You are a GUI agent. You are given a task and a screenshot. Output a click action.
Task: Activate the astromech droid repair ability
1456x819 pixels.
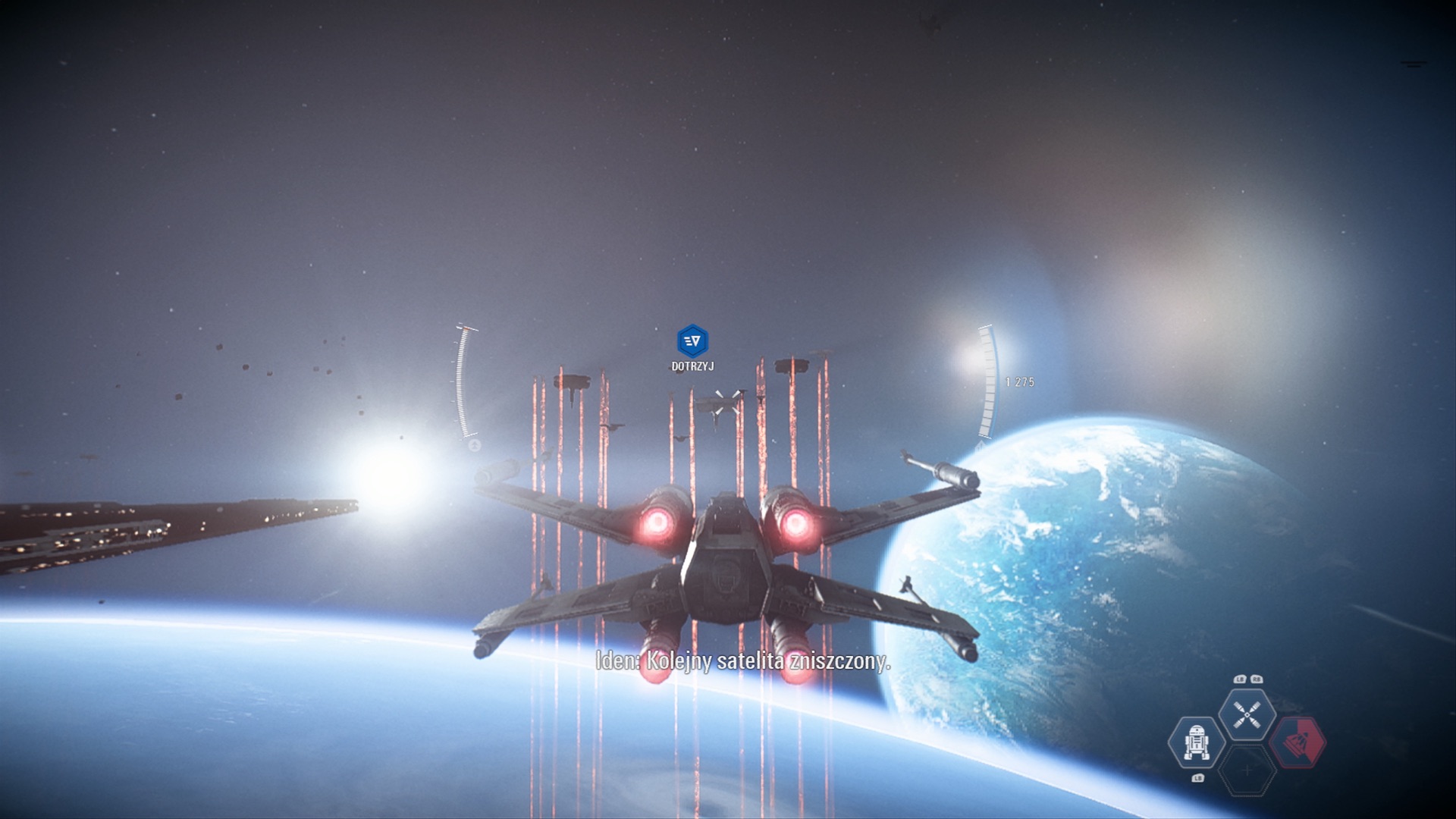pyautogui.click(x=1196, y=742)
